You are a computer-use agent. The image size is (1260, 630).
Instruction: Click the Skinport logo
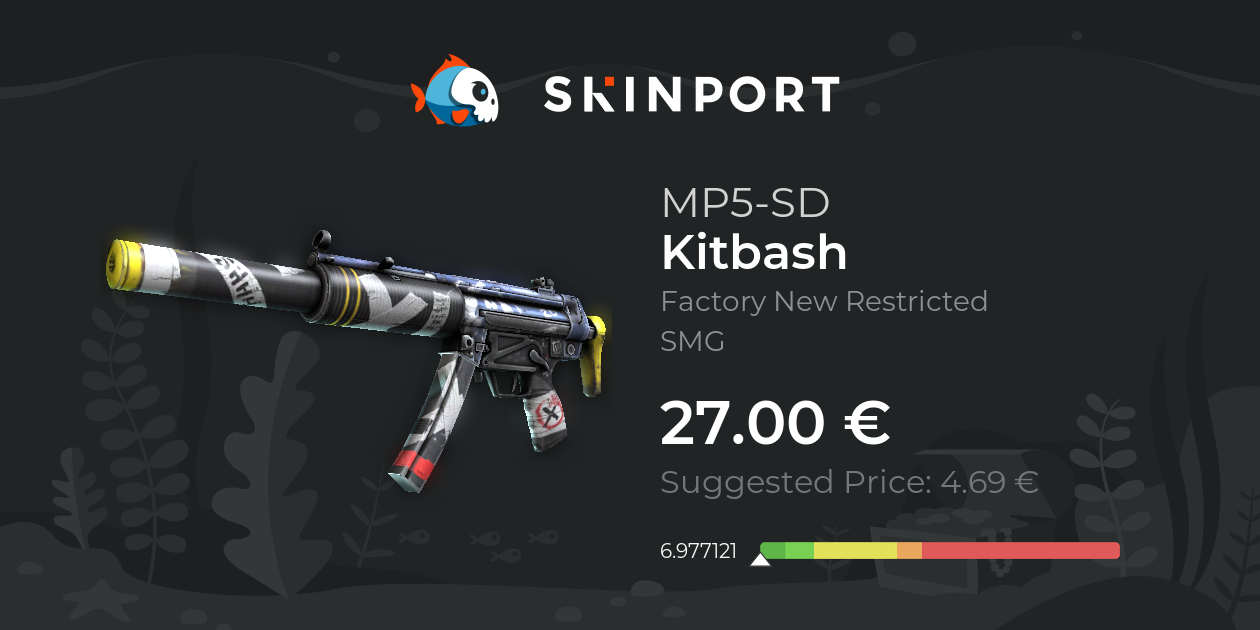point(625,92)
